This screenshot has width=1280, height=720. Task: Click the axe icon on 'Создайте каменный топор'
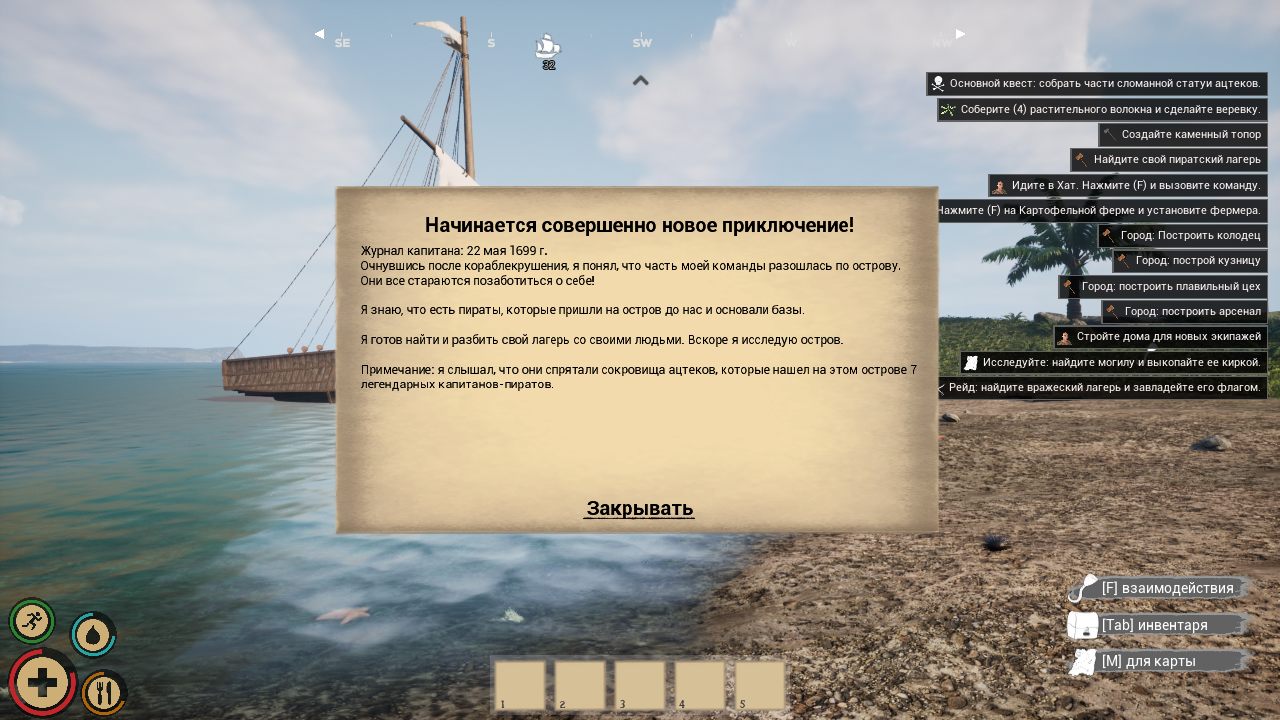point(1110,135)
